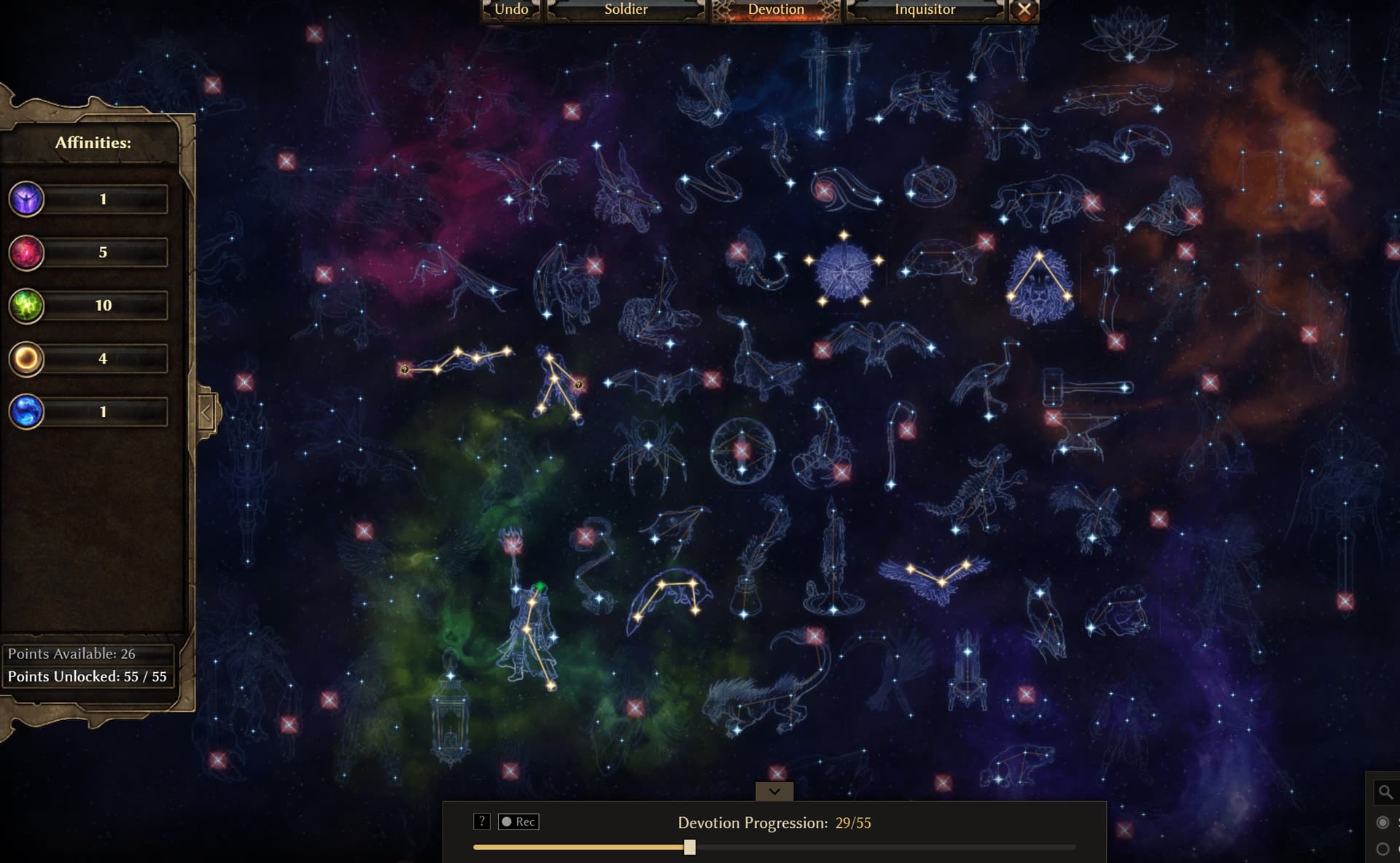Image resolution: width=1400 pixels, height=863 pixels.
Task: Switch to the Inquisitor tab
Action: (x=925, y=9)
